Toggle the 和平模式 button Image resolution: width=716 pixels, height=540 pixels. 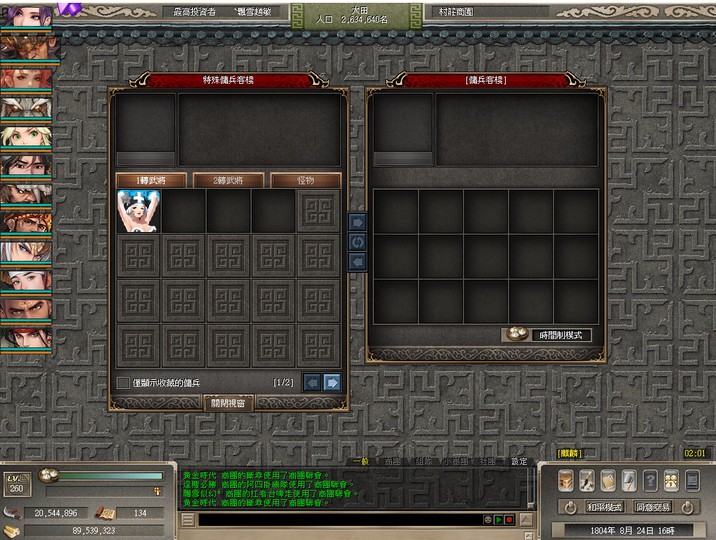tap(605, 507)
